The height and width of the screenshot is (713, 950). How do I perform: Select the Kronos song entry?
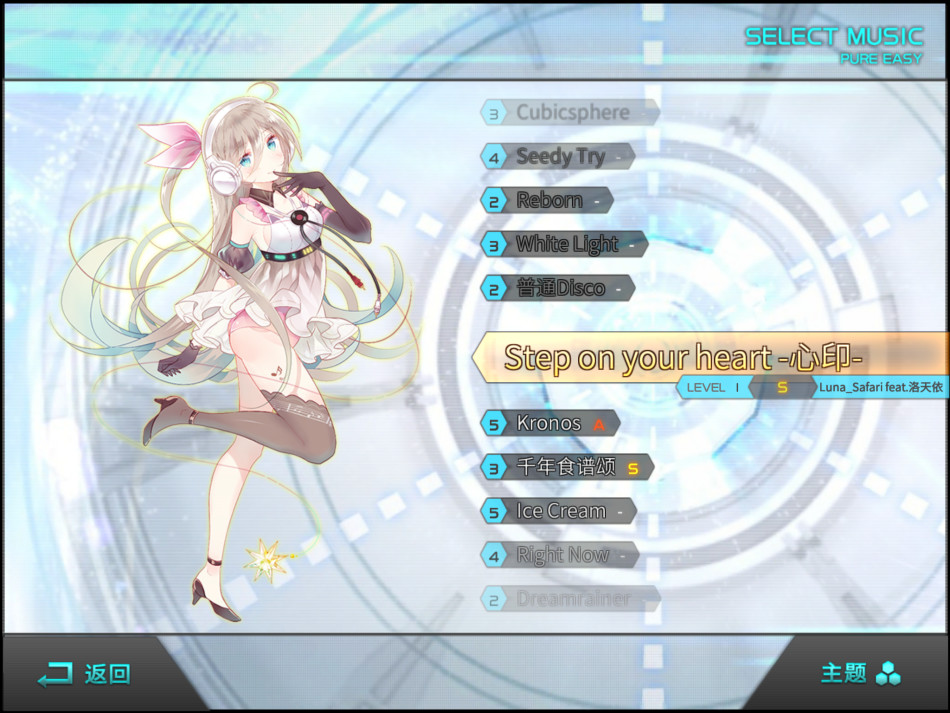549,423
